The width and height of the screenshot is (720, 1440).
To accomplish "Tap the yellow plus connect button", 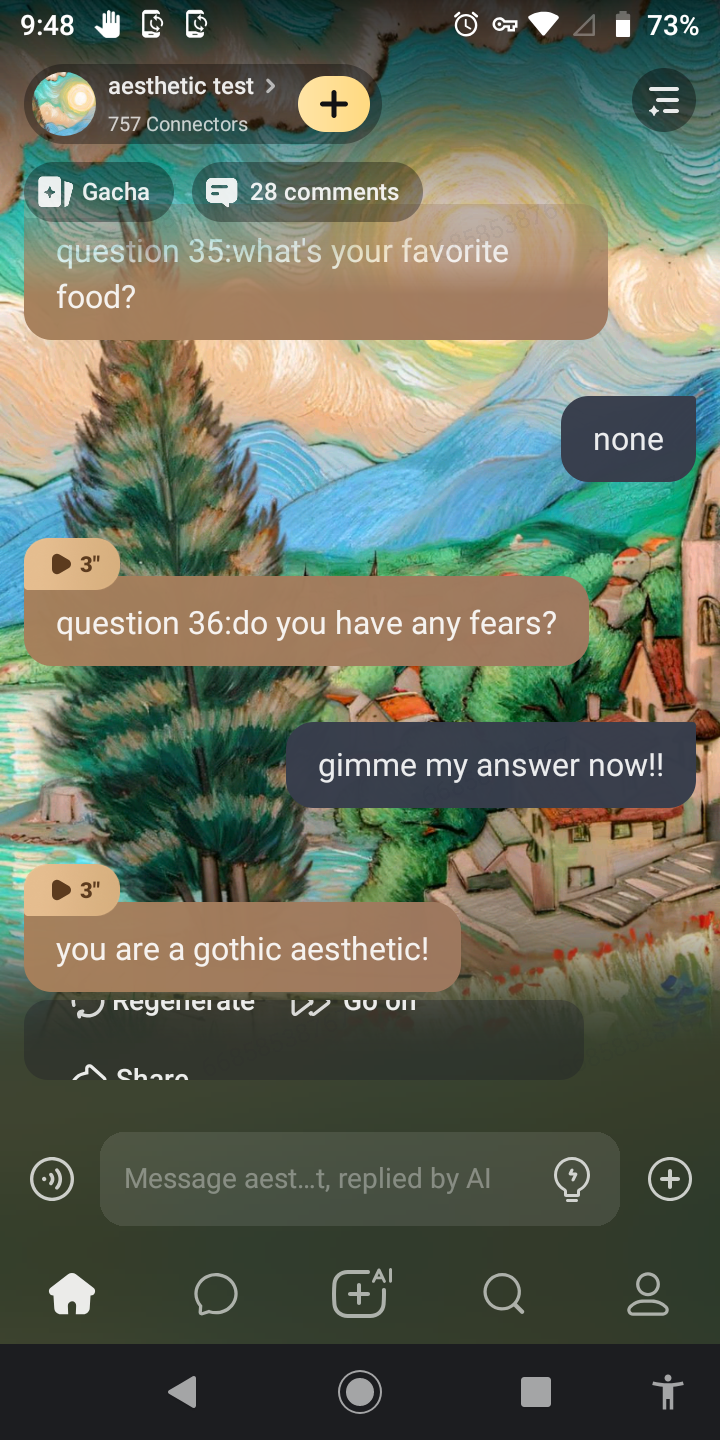I will click(x=334, y=104).
